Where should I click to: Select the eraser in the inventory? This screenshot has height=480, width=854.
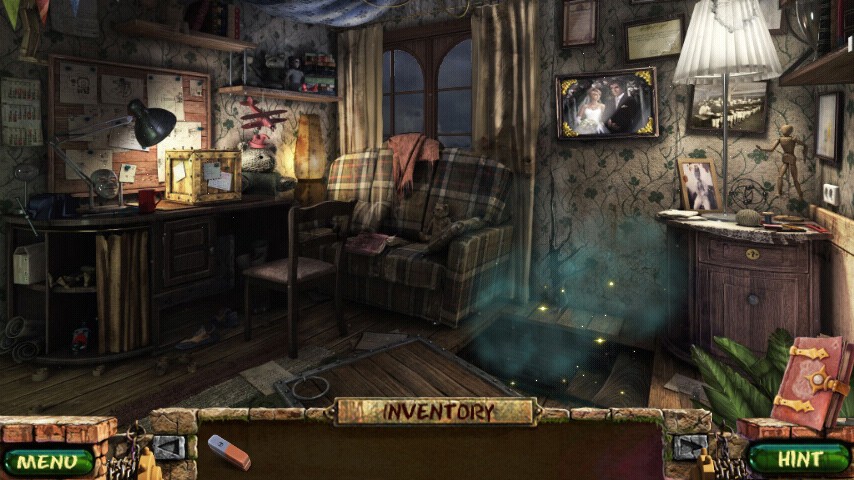click(x=229, y=452)
